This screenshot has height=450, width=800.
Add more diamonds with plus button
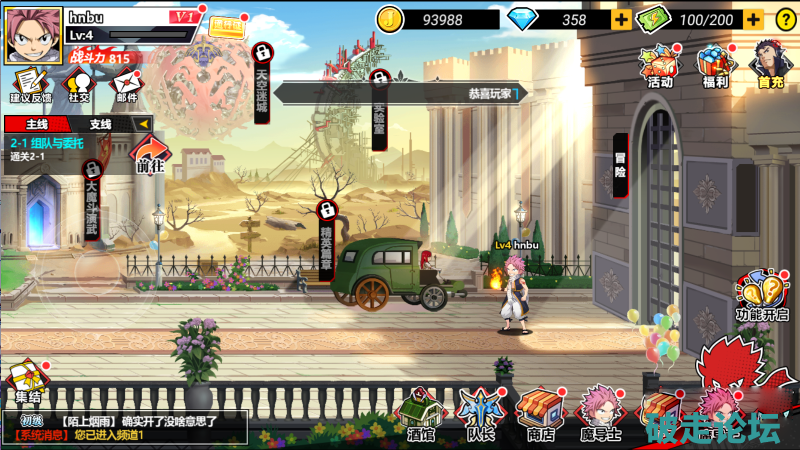tap(621, 19)
